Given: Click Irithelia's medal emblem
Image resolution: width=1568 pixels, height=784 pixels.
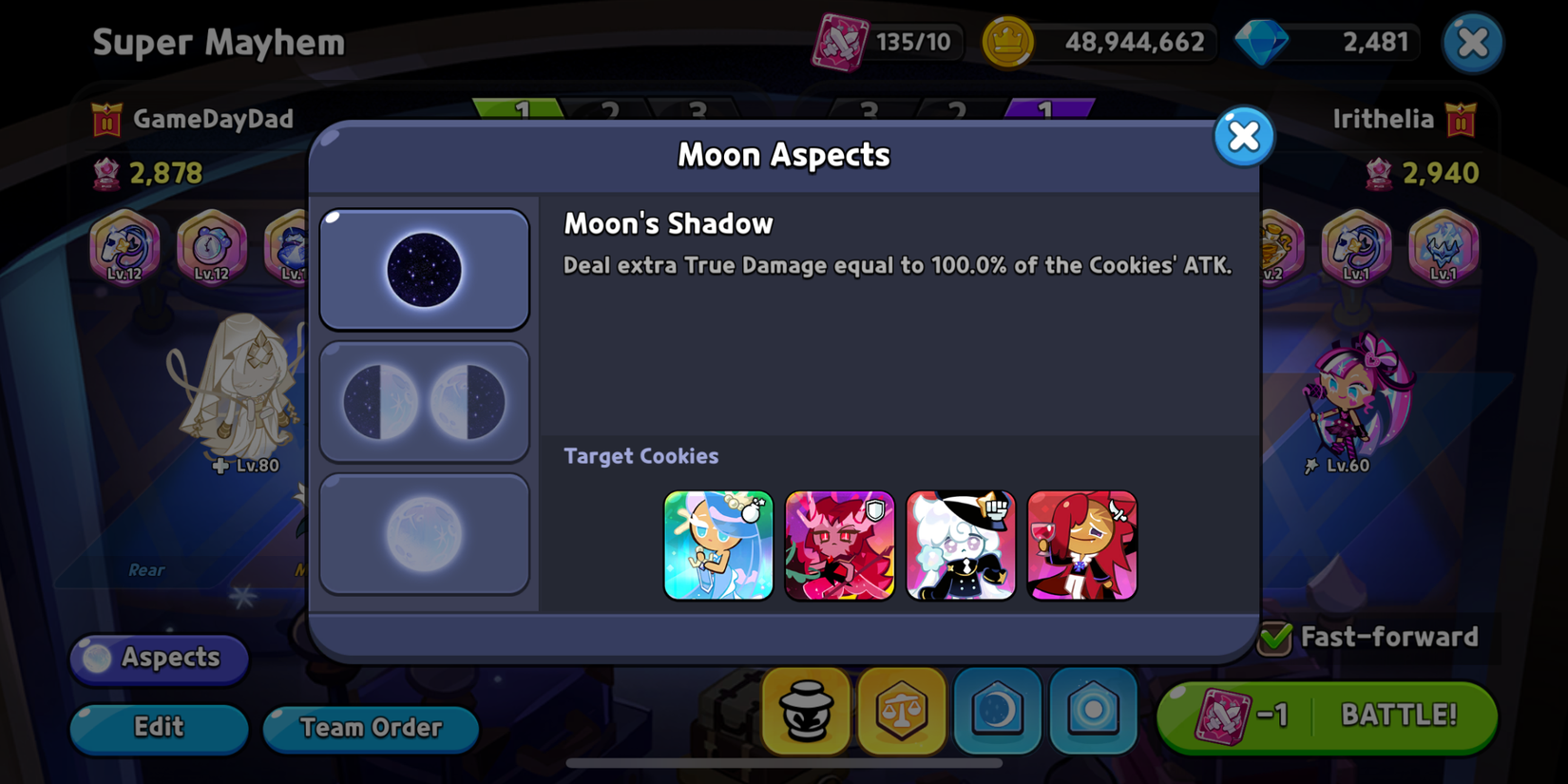Looking at the screenshot, I should pos(1460,120).
